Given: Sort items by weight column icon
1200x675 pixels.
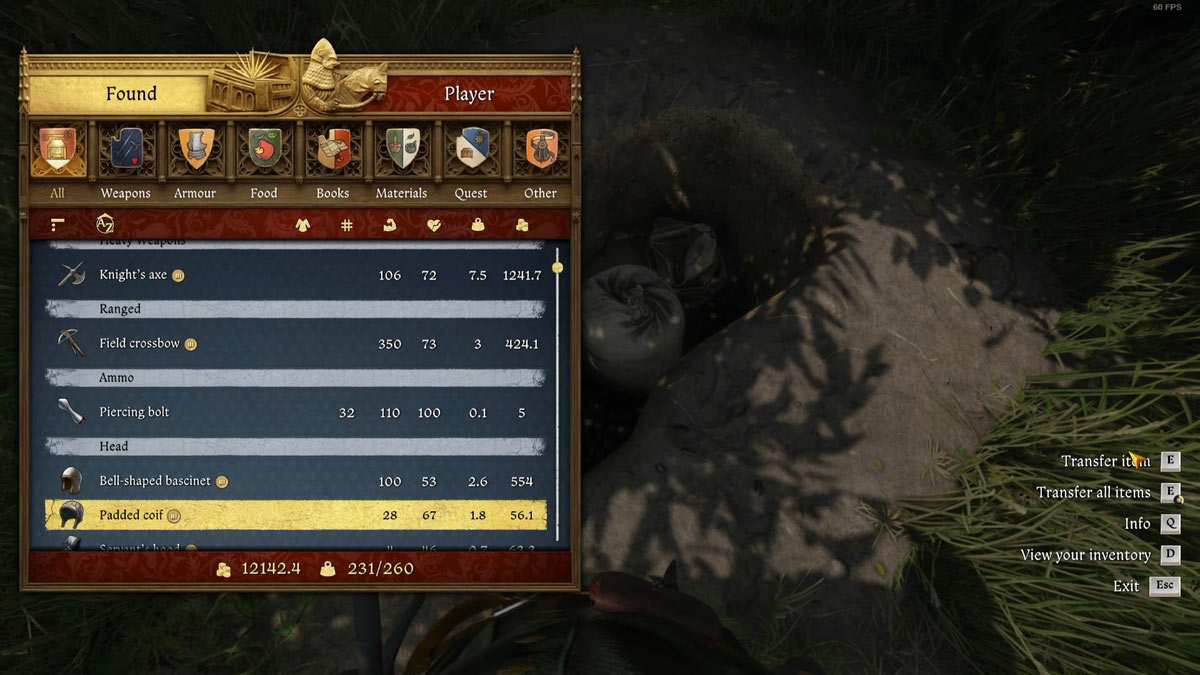Looking at the screenshot, I should tap(477, 225).
